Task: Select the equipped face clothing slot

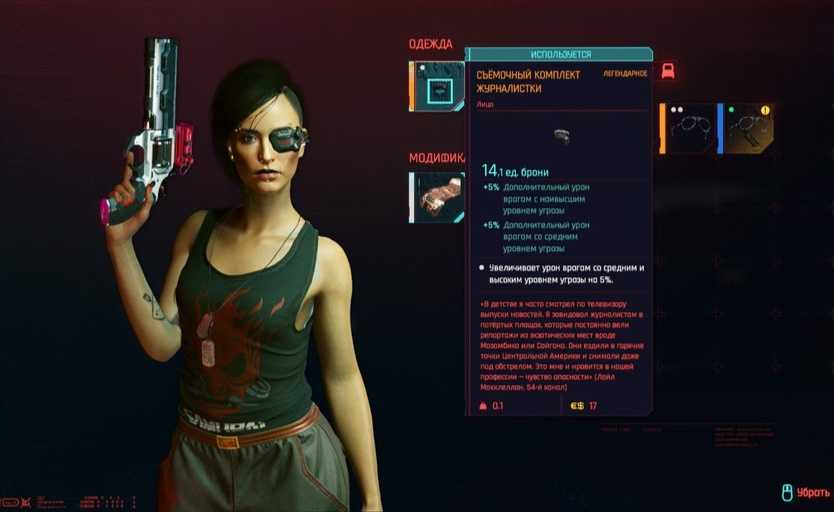Action: (x=438, y=87)
